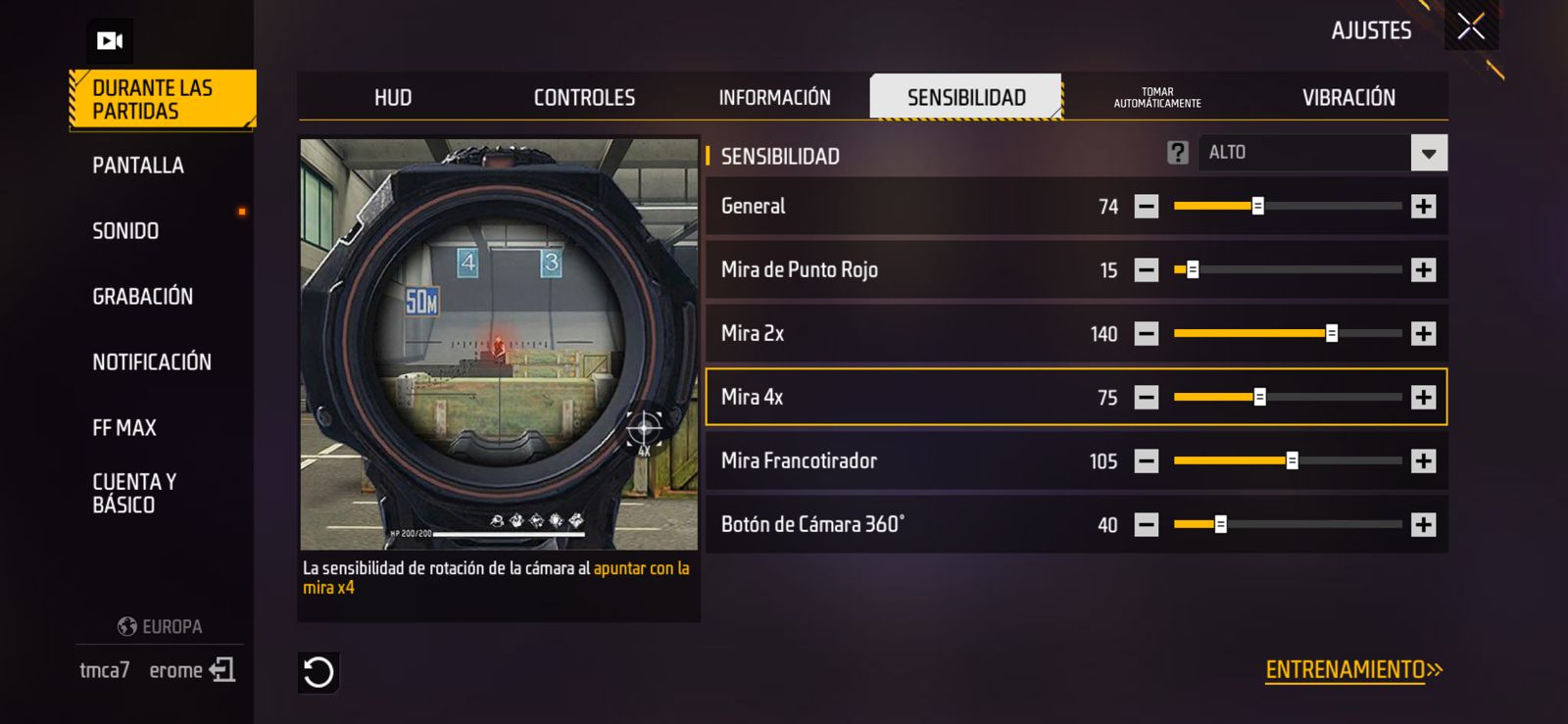Expand the Alto sensitivity preset dropdown

[x=1428, y=153]
